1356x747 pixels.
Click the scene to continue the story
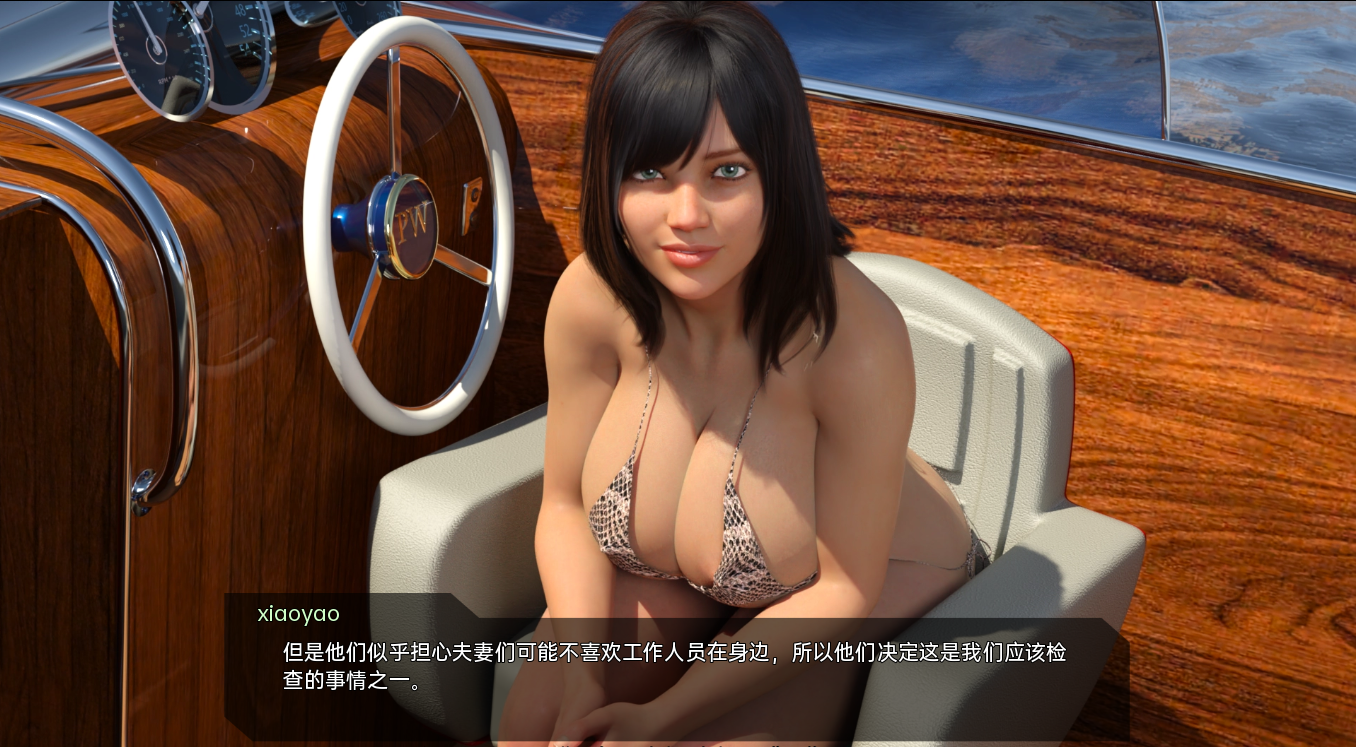(678, 300)
